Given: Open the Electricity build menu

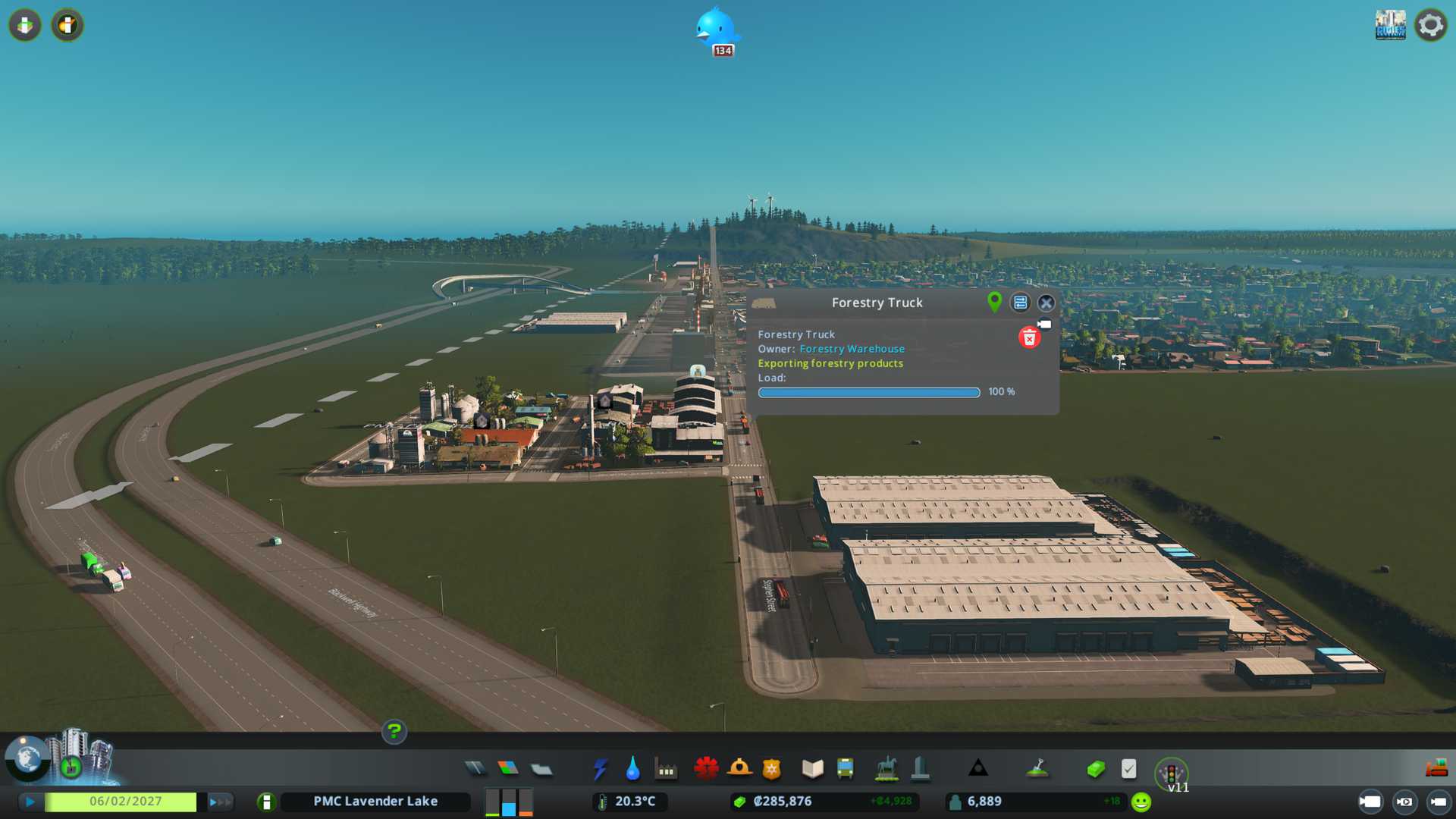Looking at the screenshot, I should point(600,769).
